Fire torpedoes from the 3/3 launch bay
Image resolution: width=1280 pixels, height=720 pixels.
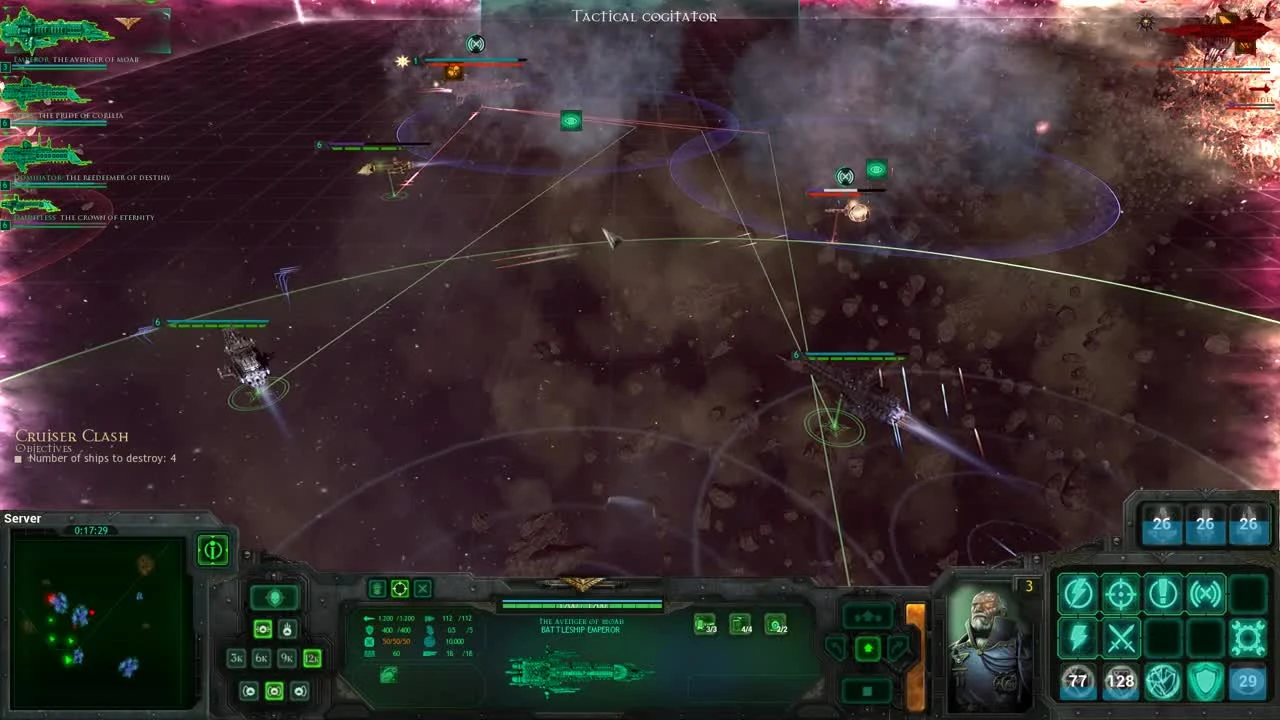pyautogui.click(x=704, y=623)
